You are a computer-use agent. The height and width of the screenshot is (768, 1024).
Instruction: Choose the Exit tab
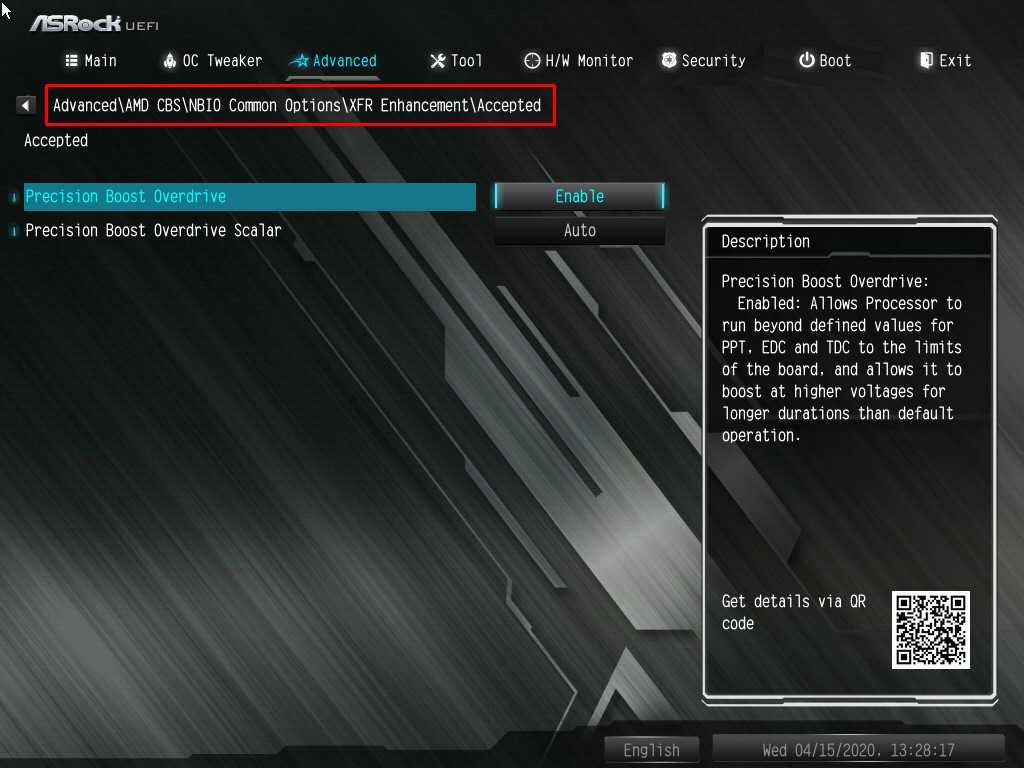click(x=945, y=61)
